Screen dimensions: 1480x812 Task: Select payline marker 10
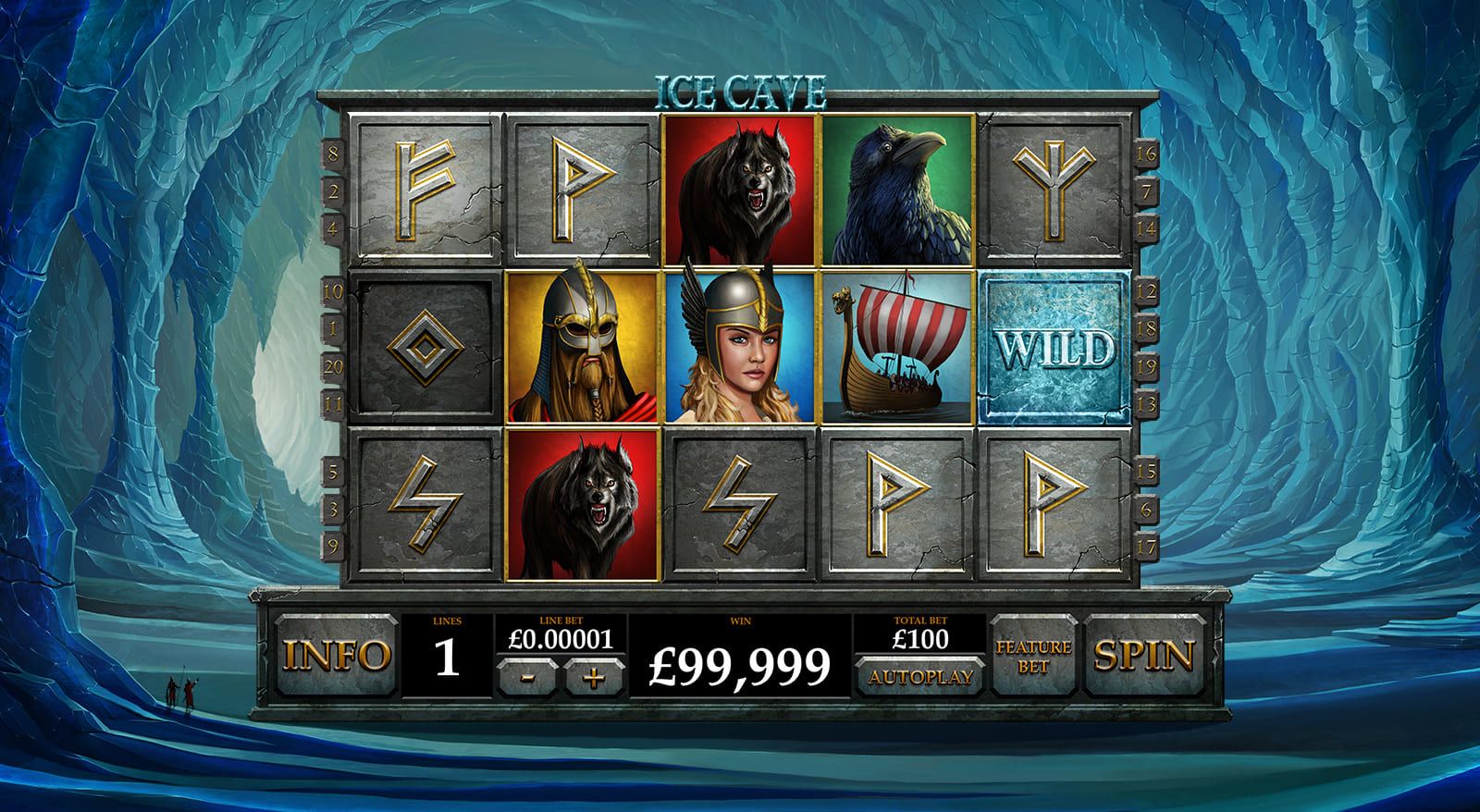[332, 292]
